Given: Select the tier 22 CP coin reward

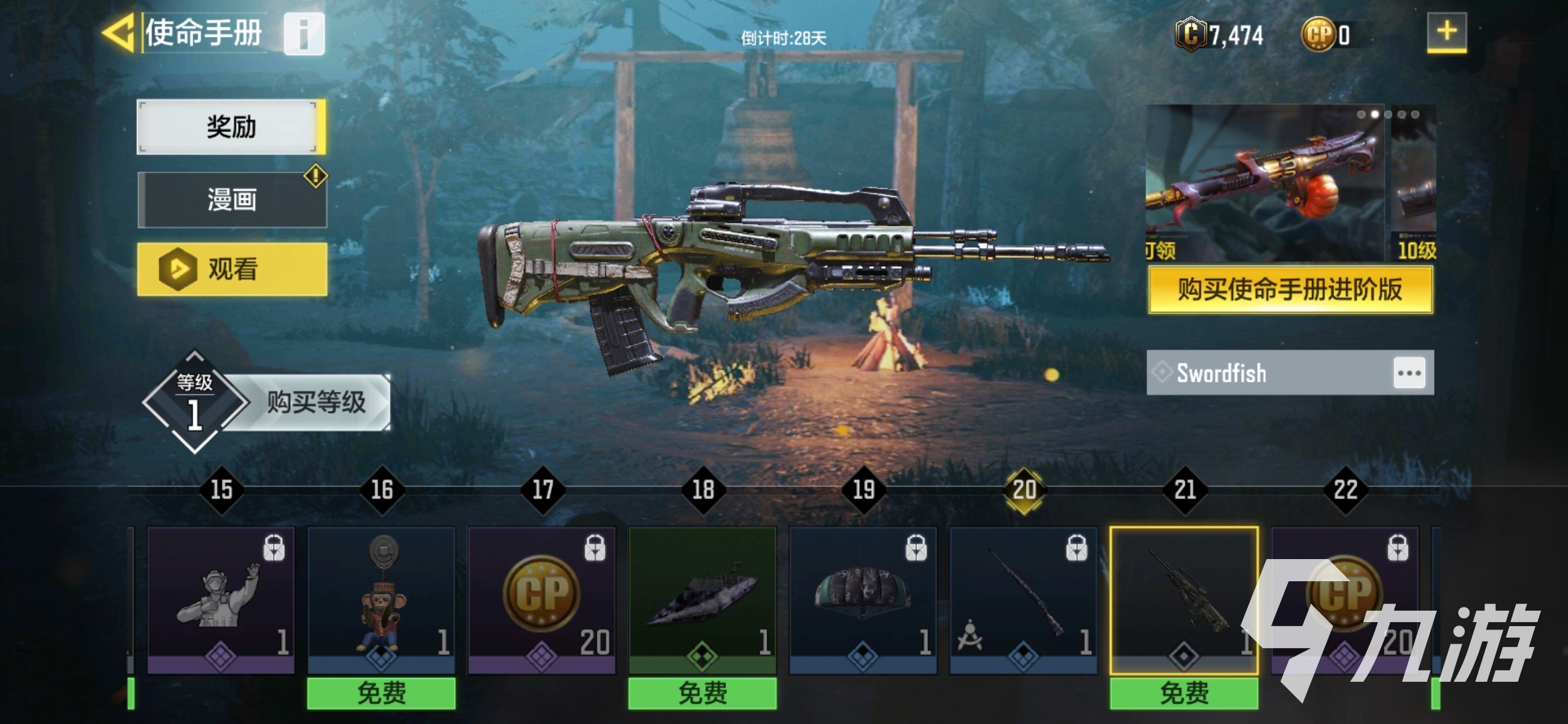Looking at the screenshot, I should pyautogui.click(x=1344, y=600).
